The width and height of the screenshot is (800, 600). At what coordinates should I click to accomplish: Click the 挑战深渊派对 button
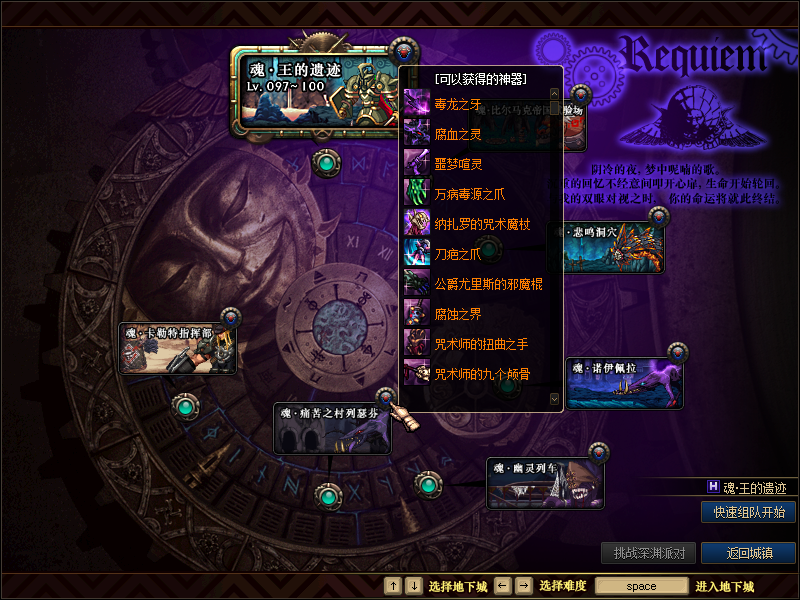pyautogui.click(x=648, y=553)
